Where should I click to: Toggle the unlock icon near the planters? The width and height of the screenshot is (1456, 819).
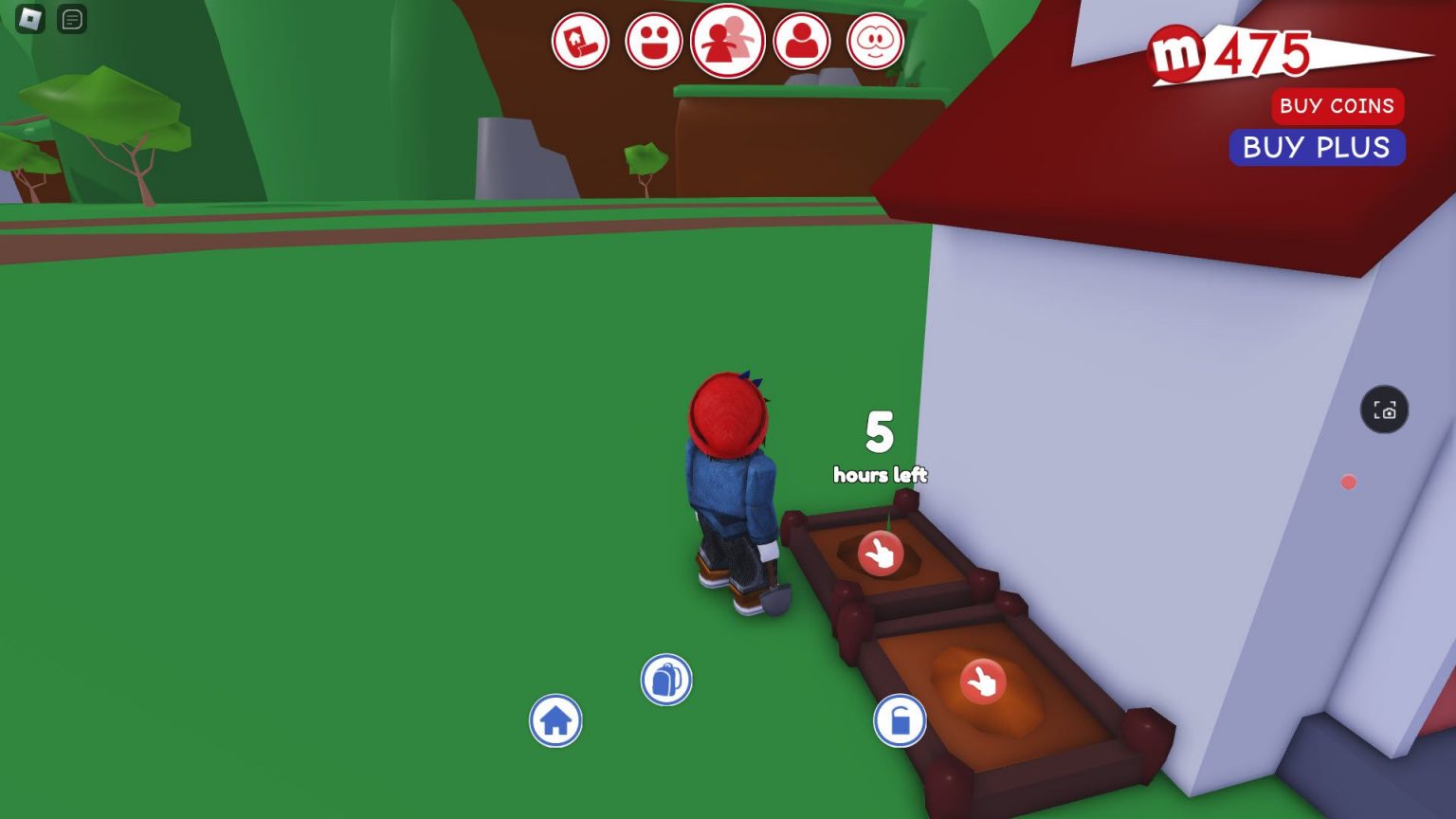pos(899,720)
